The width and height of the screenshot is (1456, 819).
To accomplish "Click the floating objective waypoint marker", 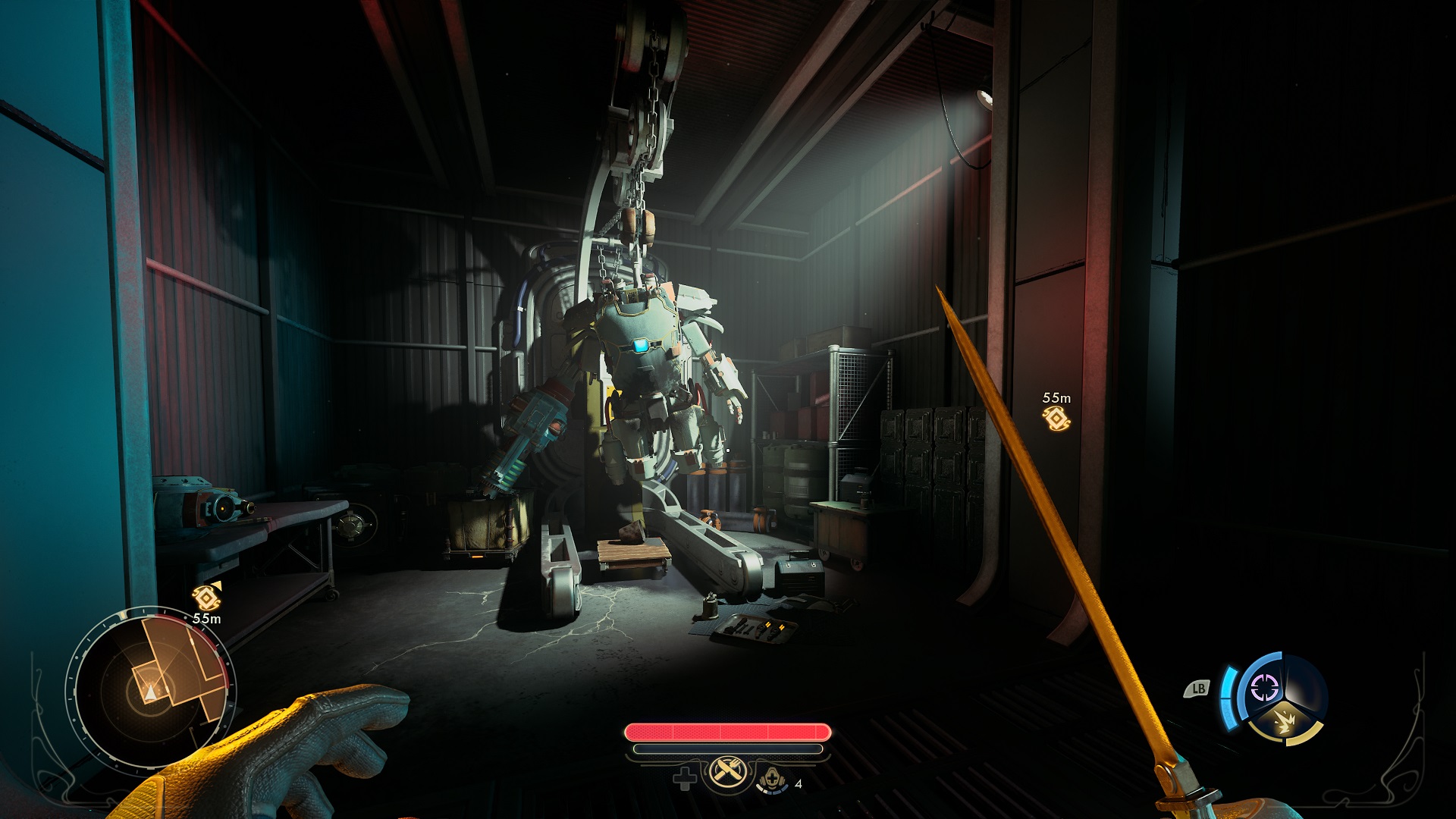I will click(1056, 418).
